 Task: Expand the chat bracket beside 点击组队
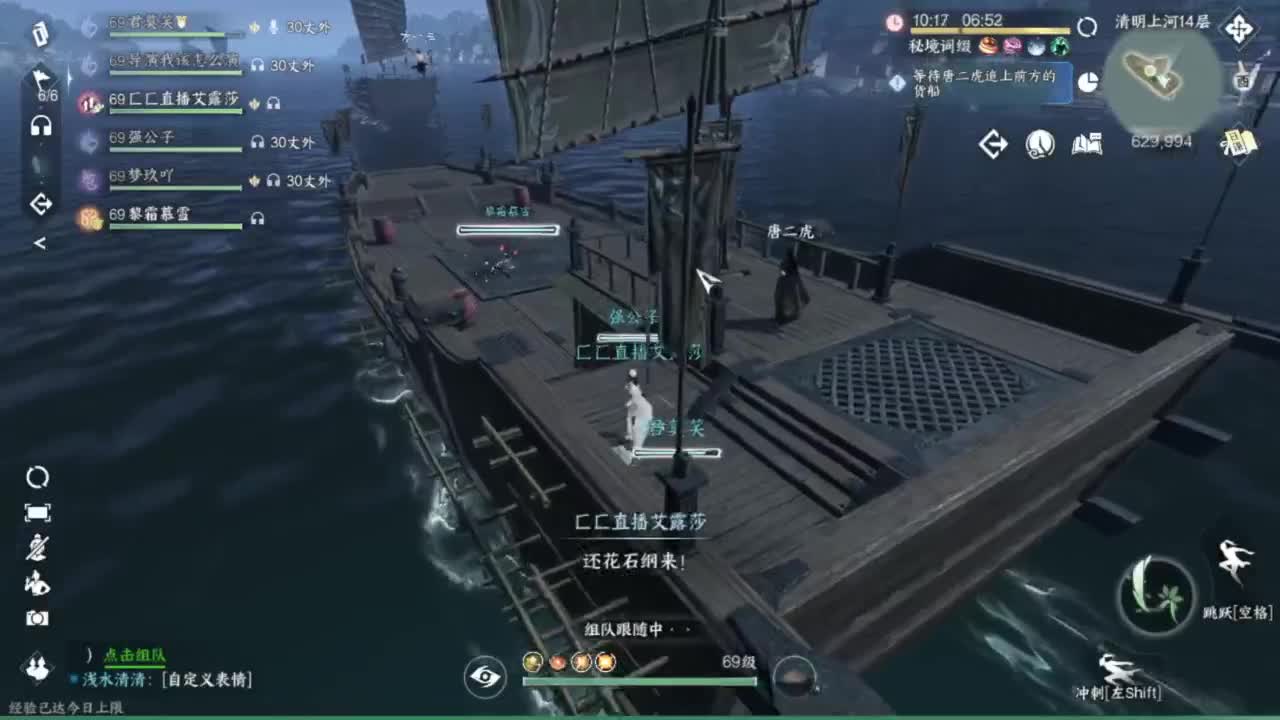click(87, 654)
